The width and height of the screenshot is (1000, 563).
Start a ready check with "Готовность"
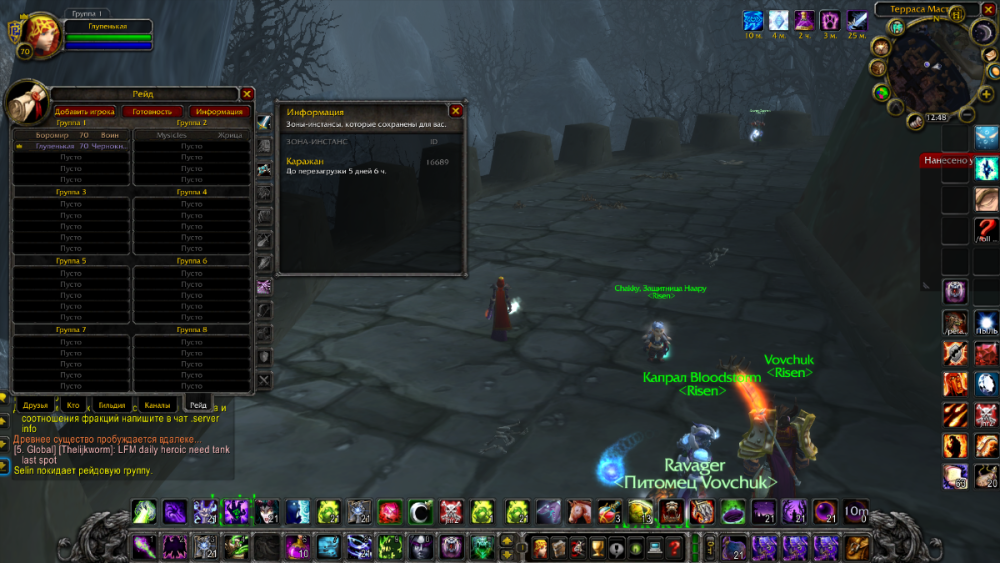point(151,112)
